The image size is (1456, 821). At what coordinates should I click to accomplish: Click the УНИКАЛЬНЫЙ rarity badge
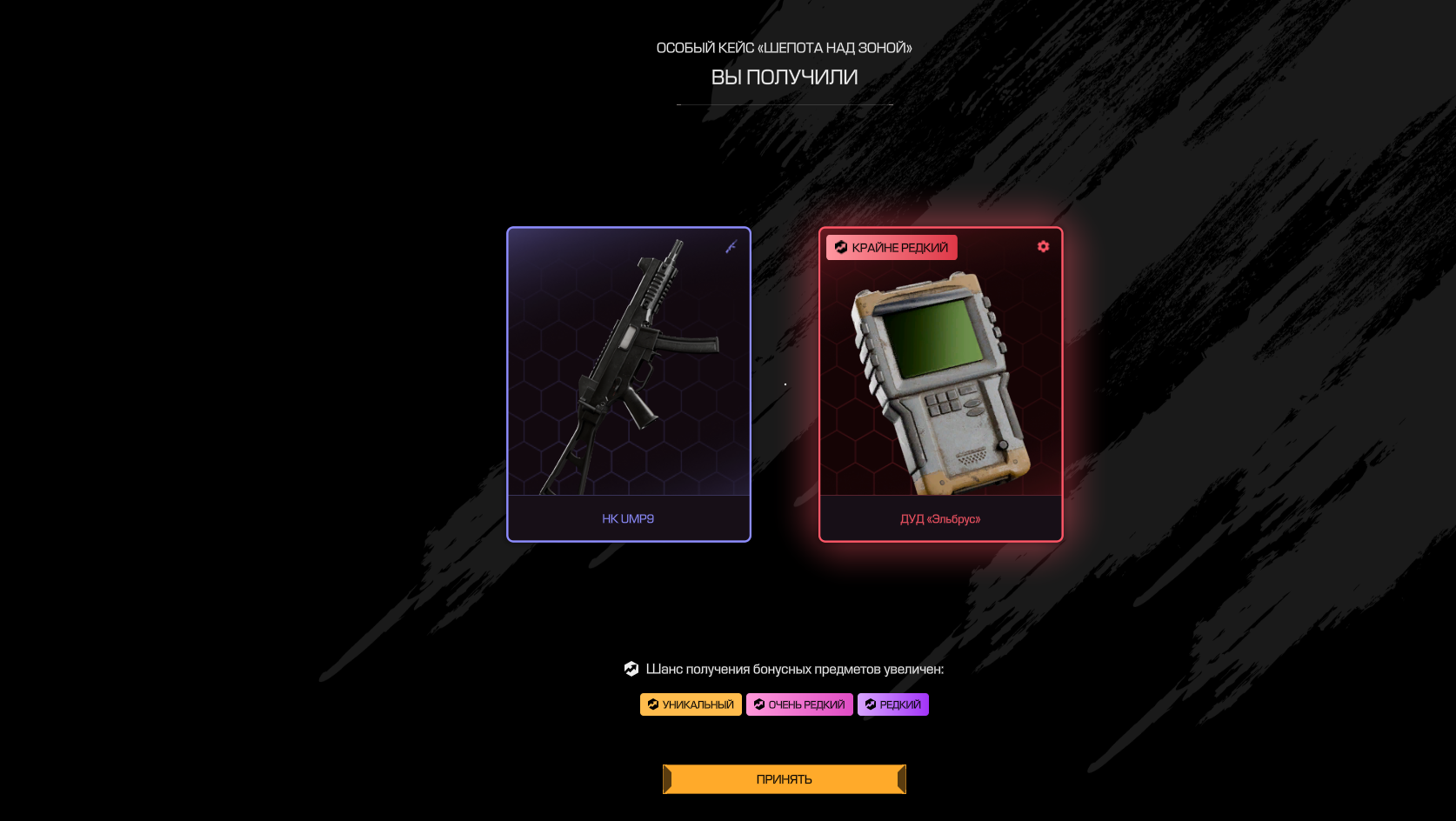[x=691, y=704]
